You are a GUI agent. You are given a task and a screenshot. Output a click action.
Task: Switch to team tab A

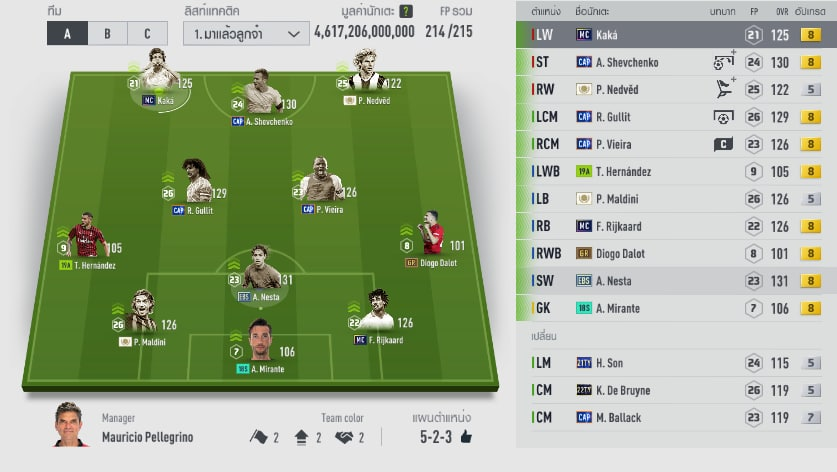67,33
